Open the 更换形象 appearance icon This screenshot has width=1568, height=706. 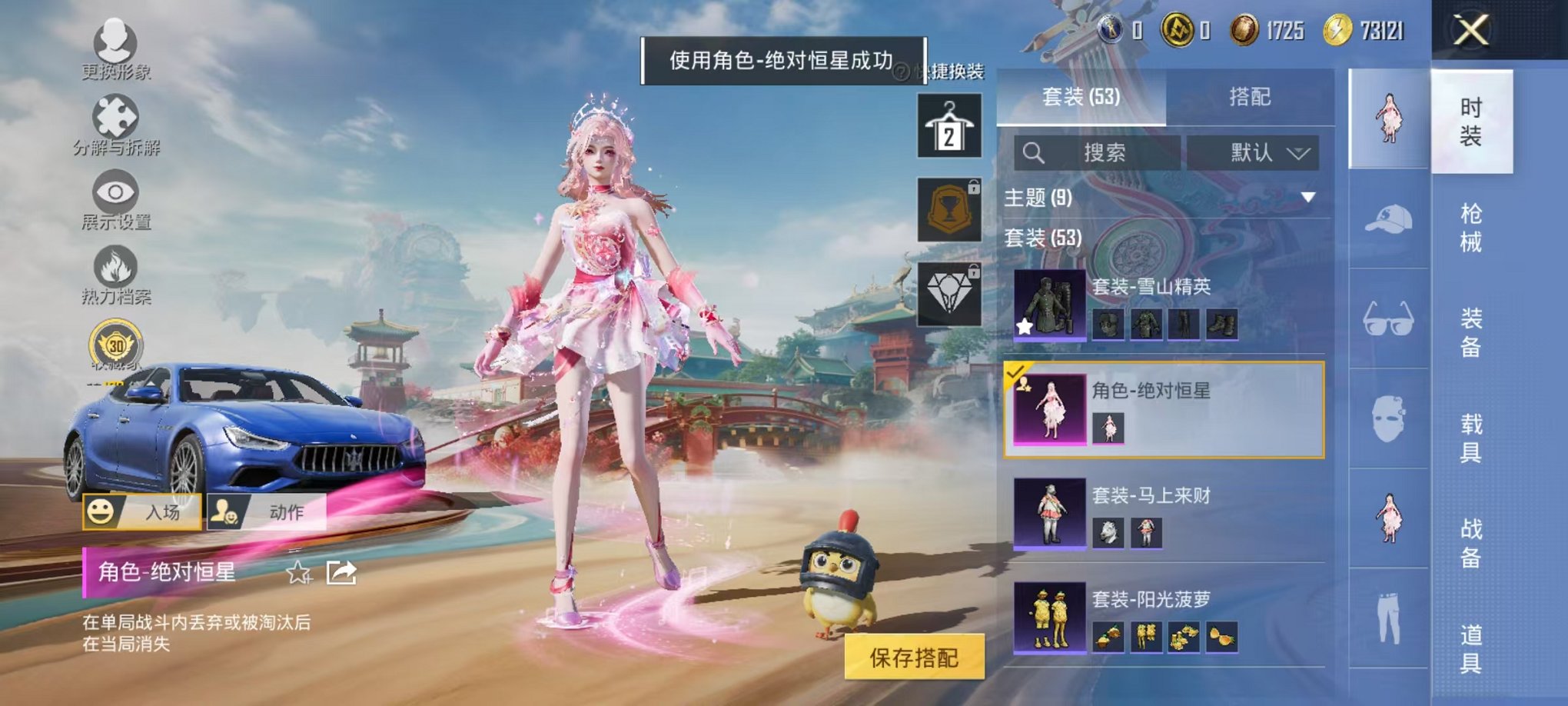point(114,44)
